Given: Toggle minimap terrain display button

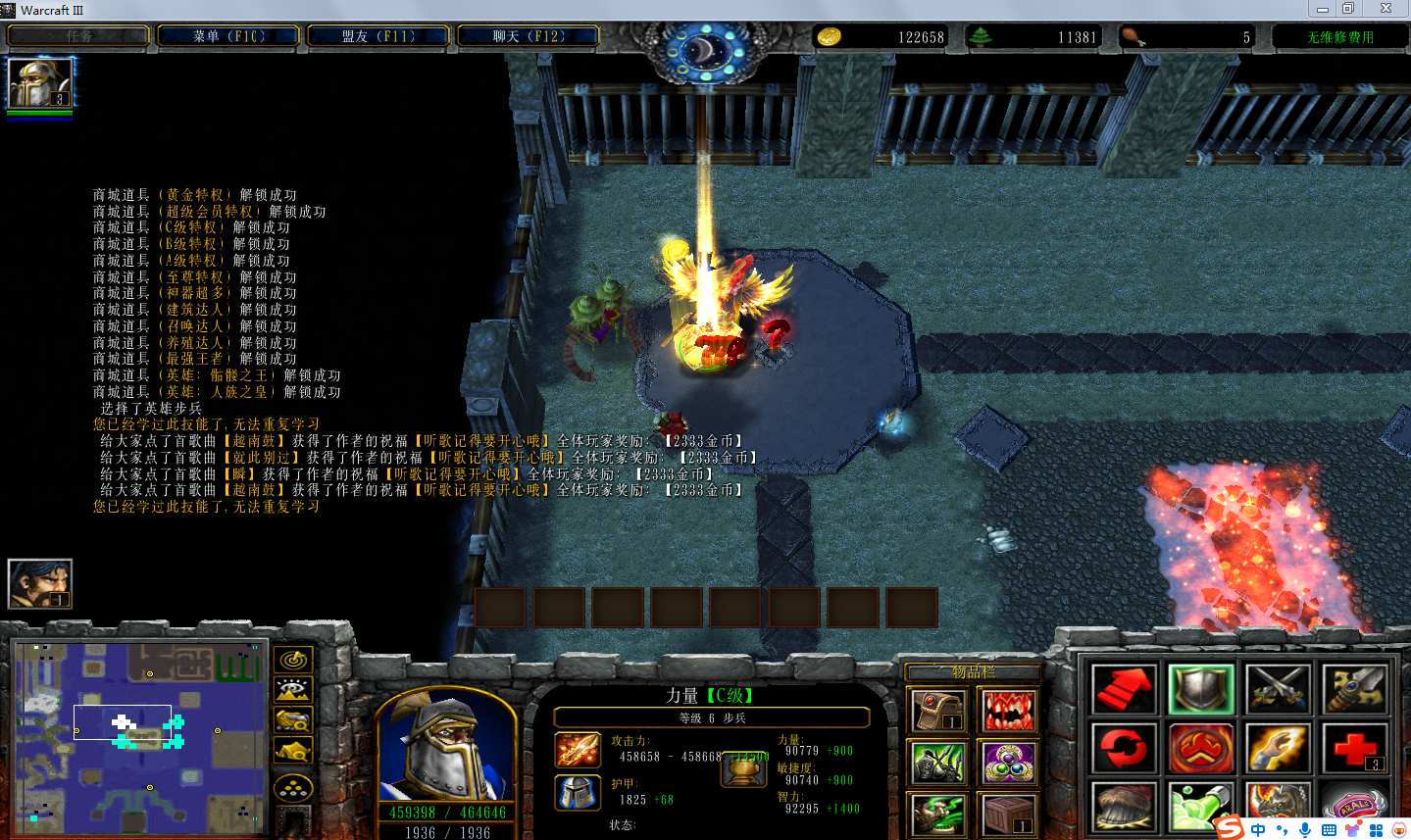Looking at the screenshot, I should 293,690.
